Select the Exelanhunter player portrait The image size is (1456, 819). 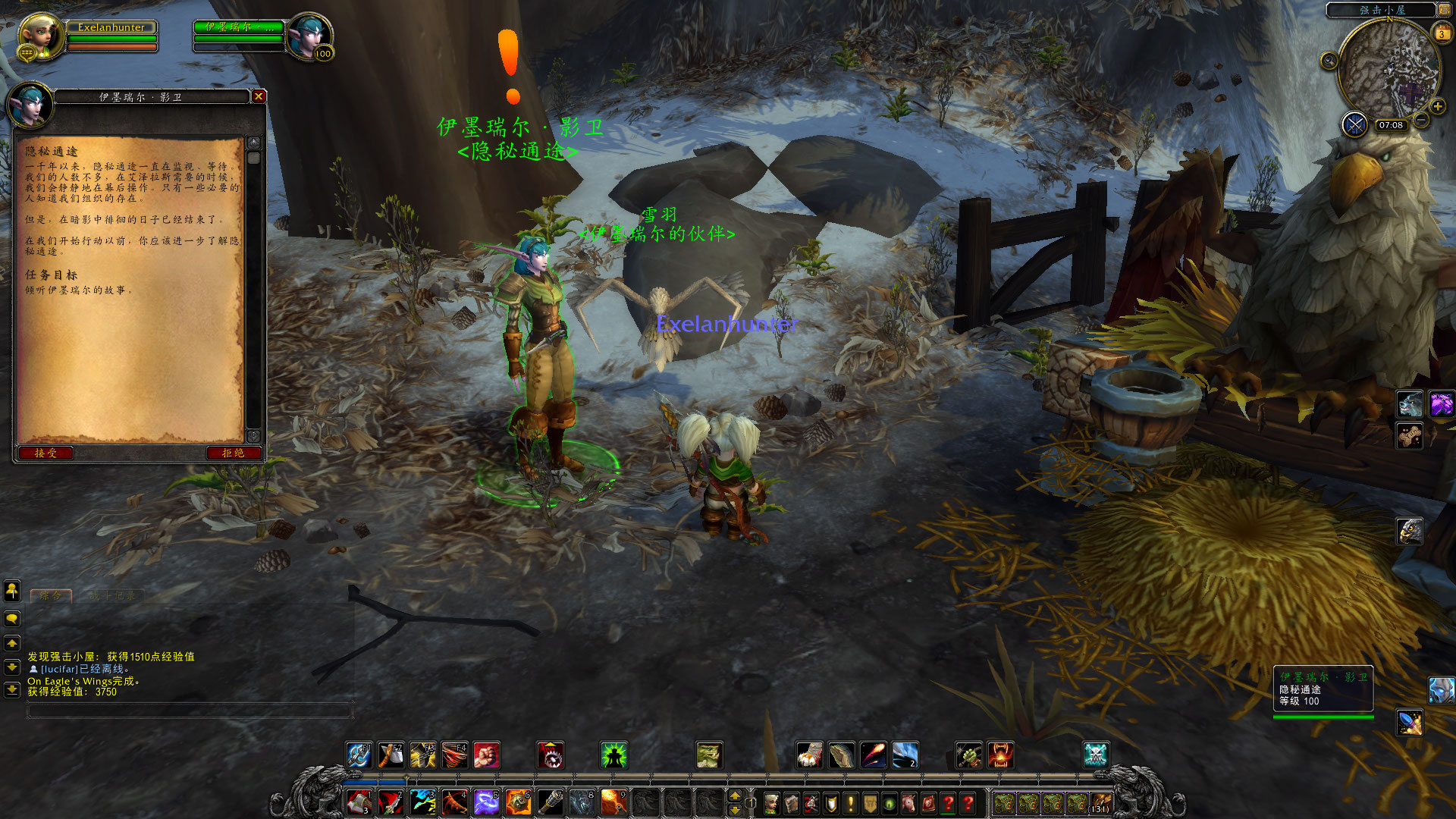[x=39, y=35]
